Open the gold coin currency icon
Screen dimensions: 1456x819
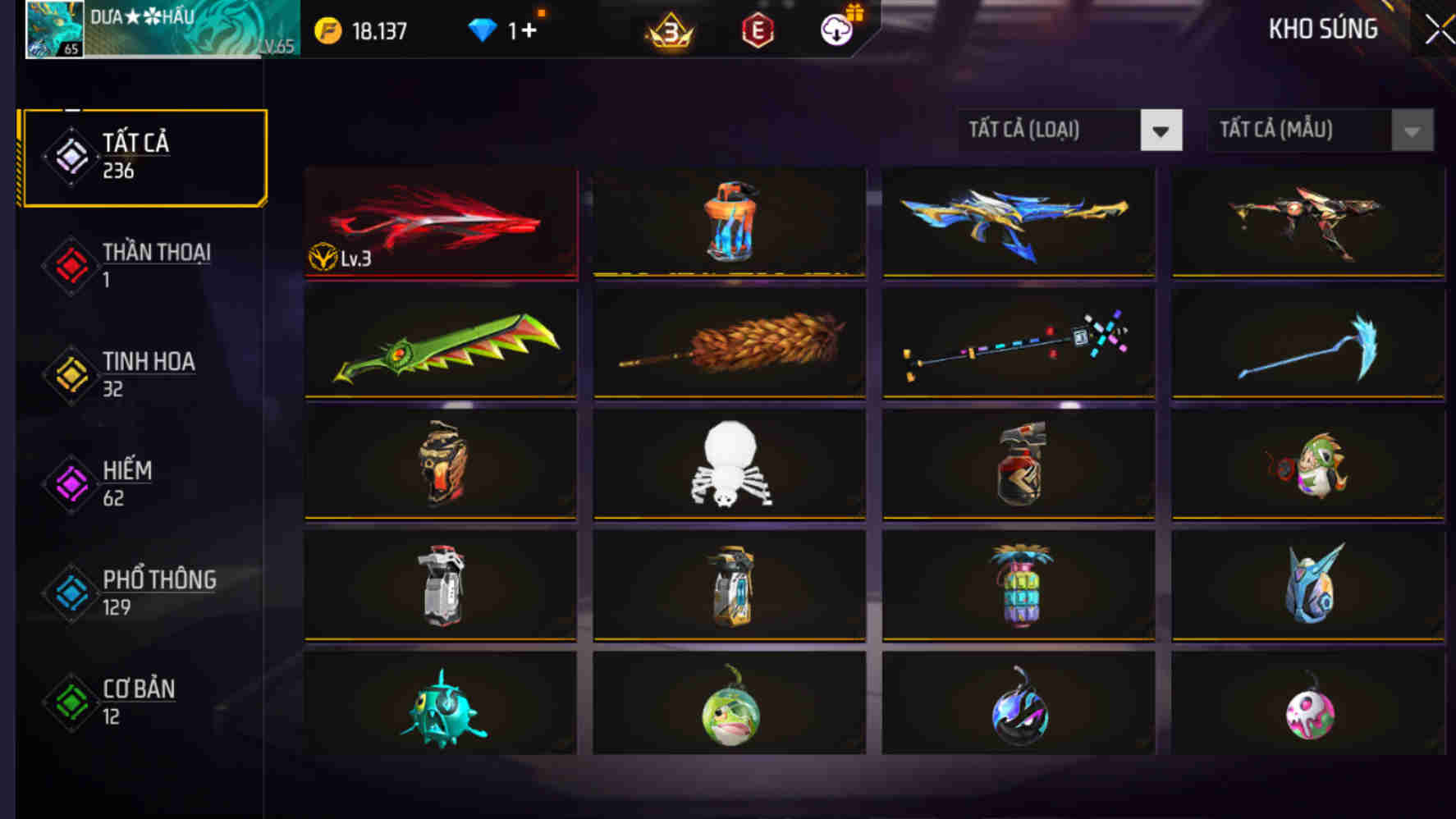coord(327,29)
